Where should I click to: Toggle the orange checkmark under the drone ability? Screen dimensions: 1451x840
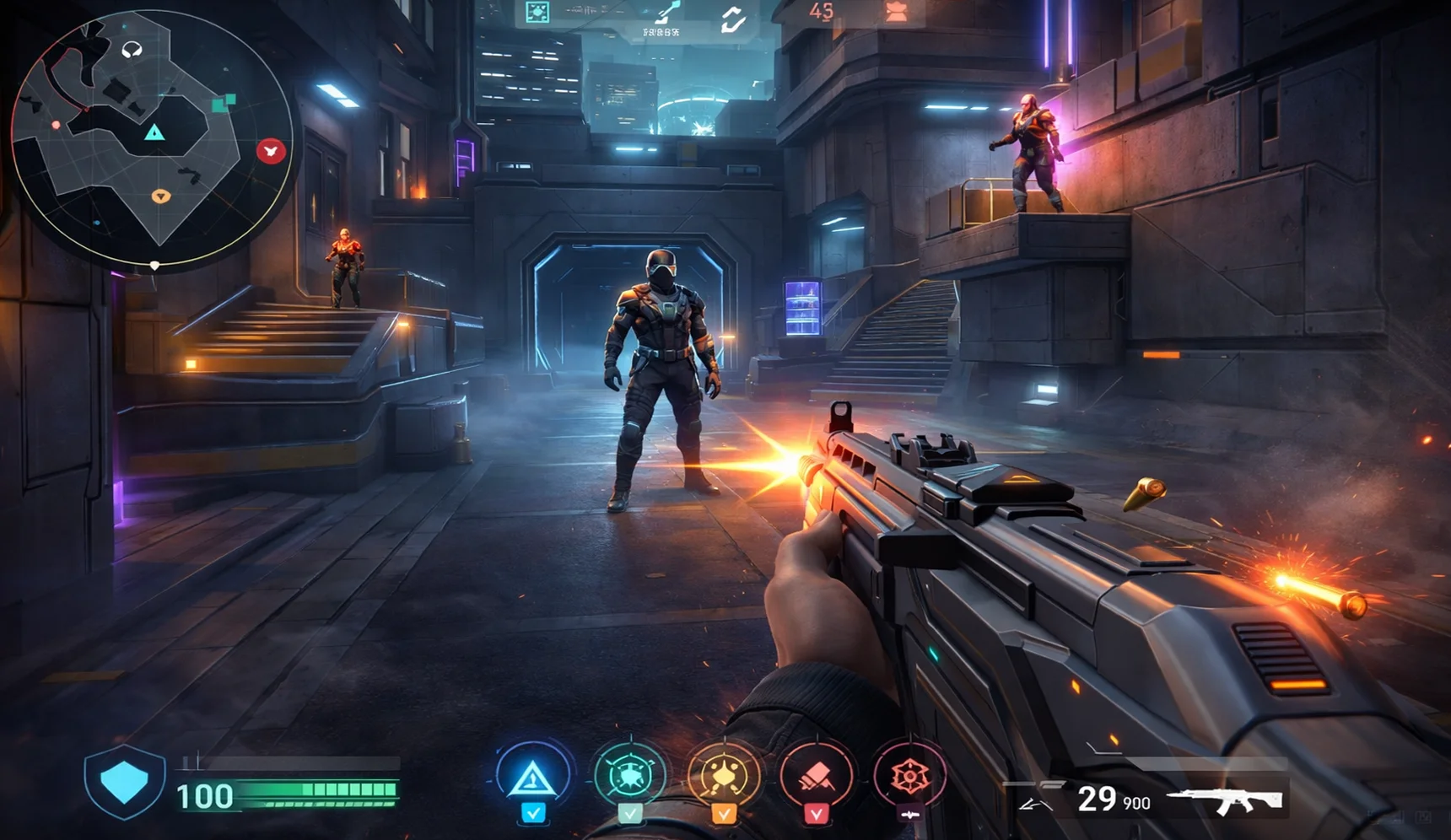point(725,815)
